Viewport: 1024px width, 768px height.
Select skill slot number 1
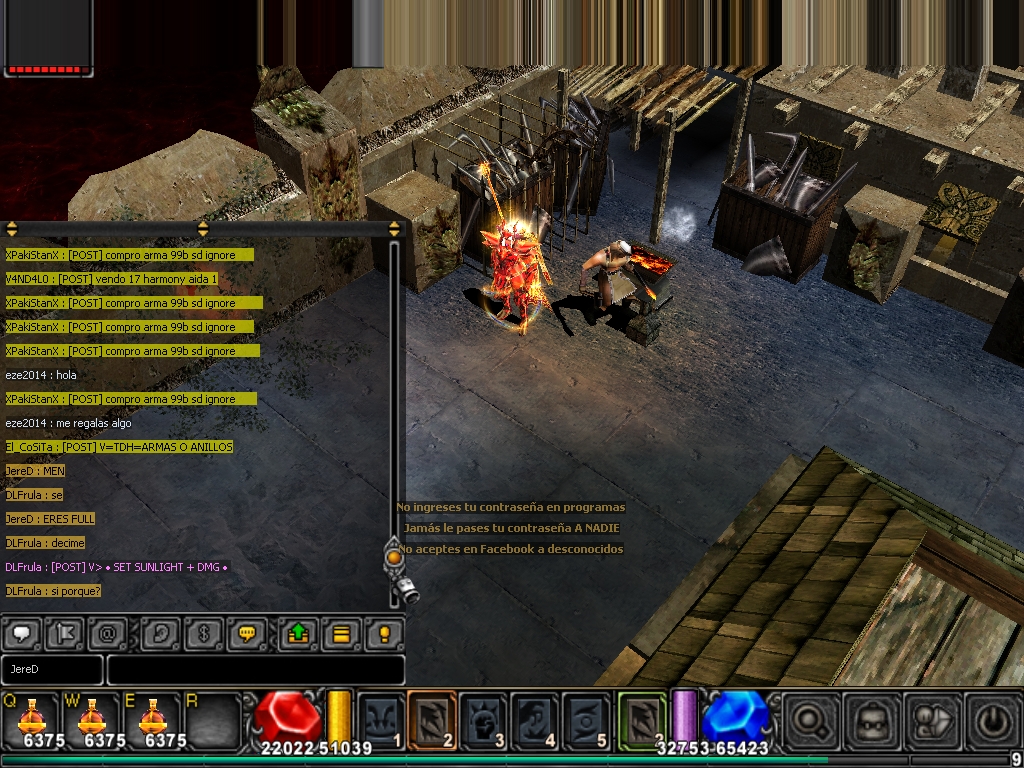381,718
